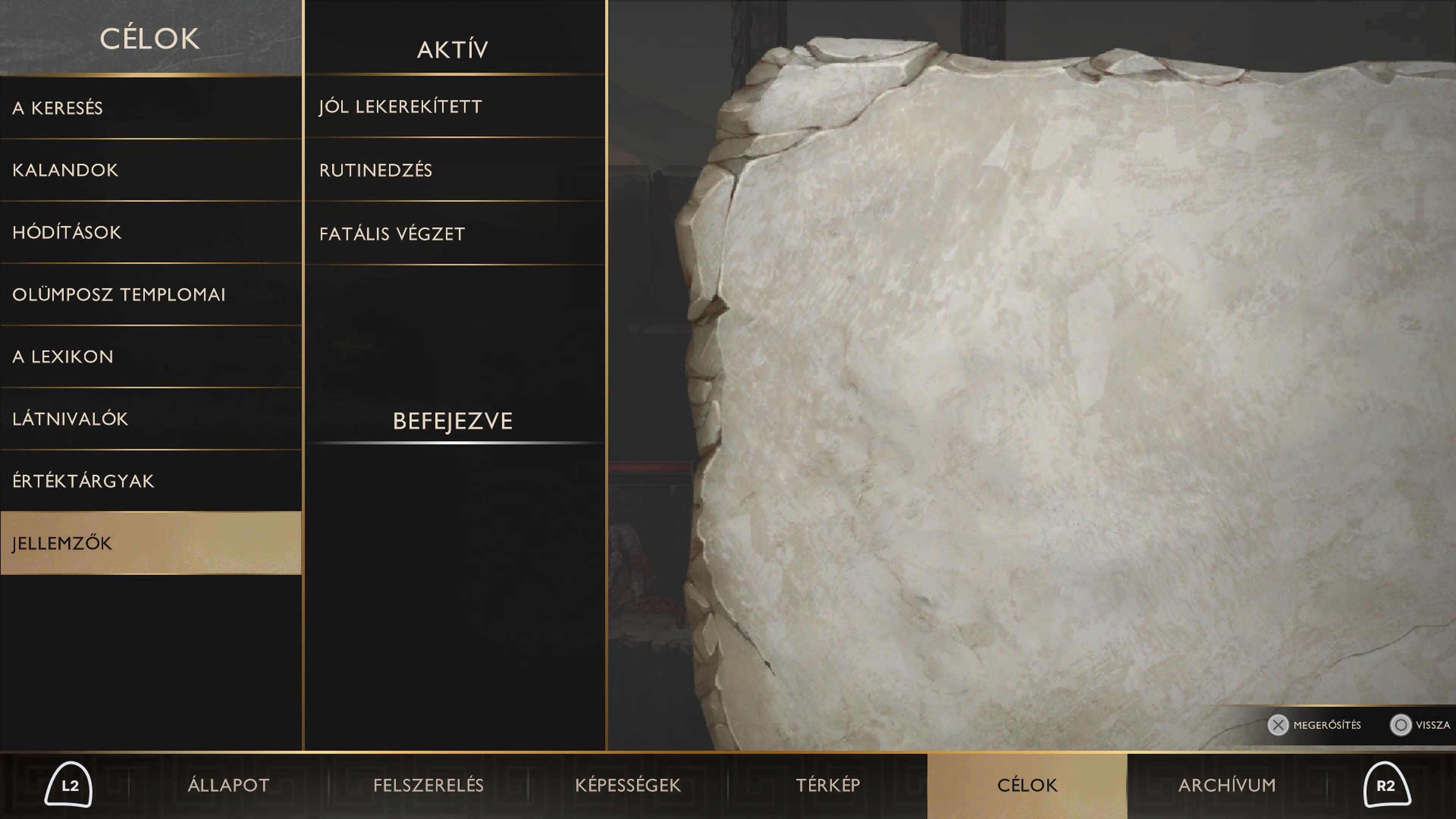Open the Fatális Végzet goal
The height and width of the screenshot is (819, 1456).
pyautogui.click(x=455, y=234)
